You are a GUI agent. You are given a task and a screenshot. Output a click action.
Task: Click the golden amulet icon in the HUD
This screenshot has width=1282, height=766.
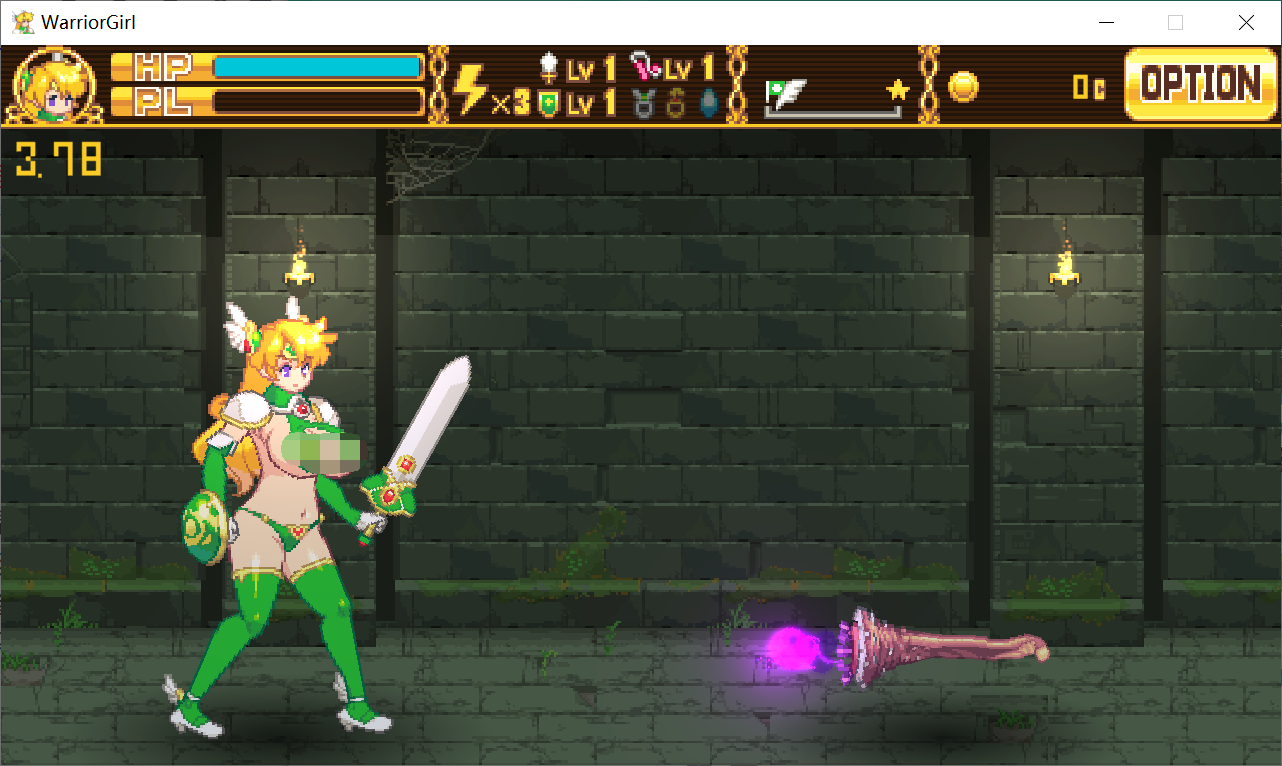(x=675, y=100)
